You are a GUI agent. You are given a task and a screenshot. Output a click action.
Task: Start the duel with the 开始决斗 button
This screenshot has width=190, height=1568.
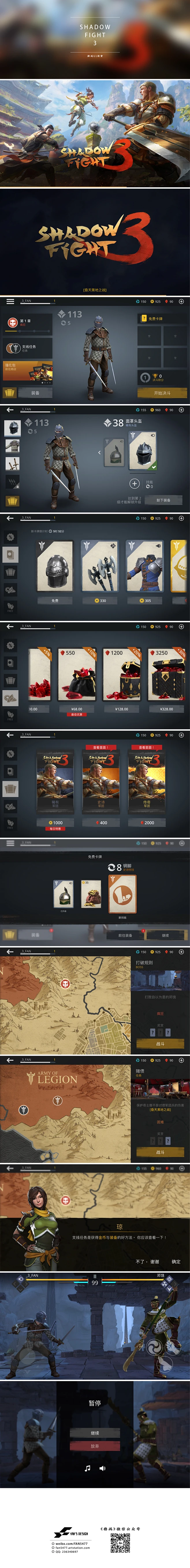coord(162,393)
